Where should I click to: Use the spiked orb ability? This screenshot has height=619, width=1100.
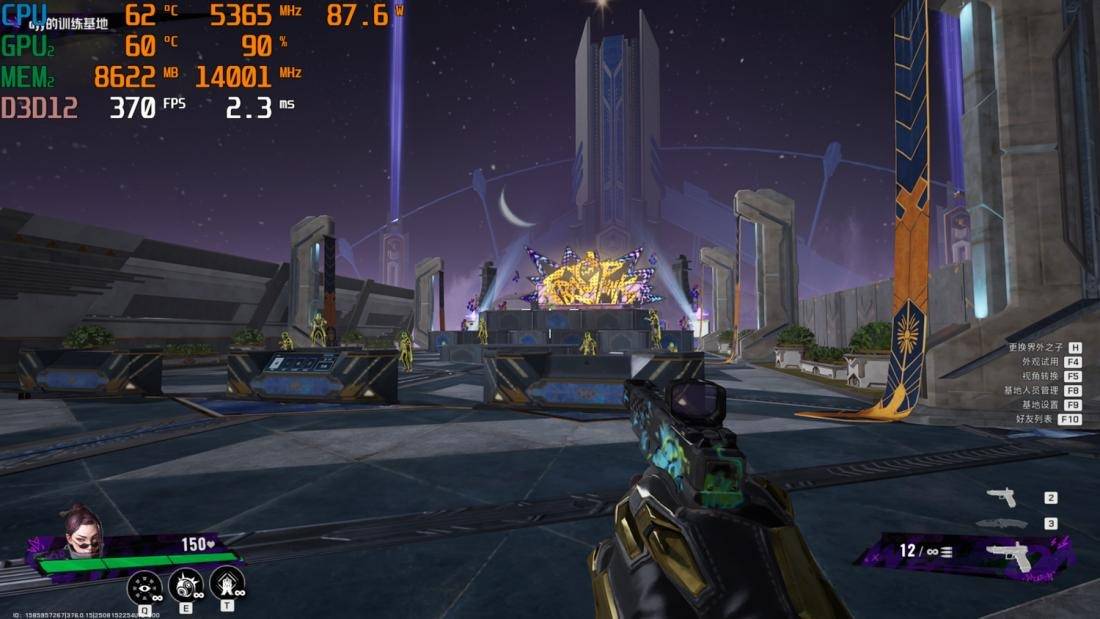coord(186,586)
